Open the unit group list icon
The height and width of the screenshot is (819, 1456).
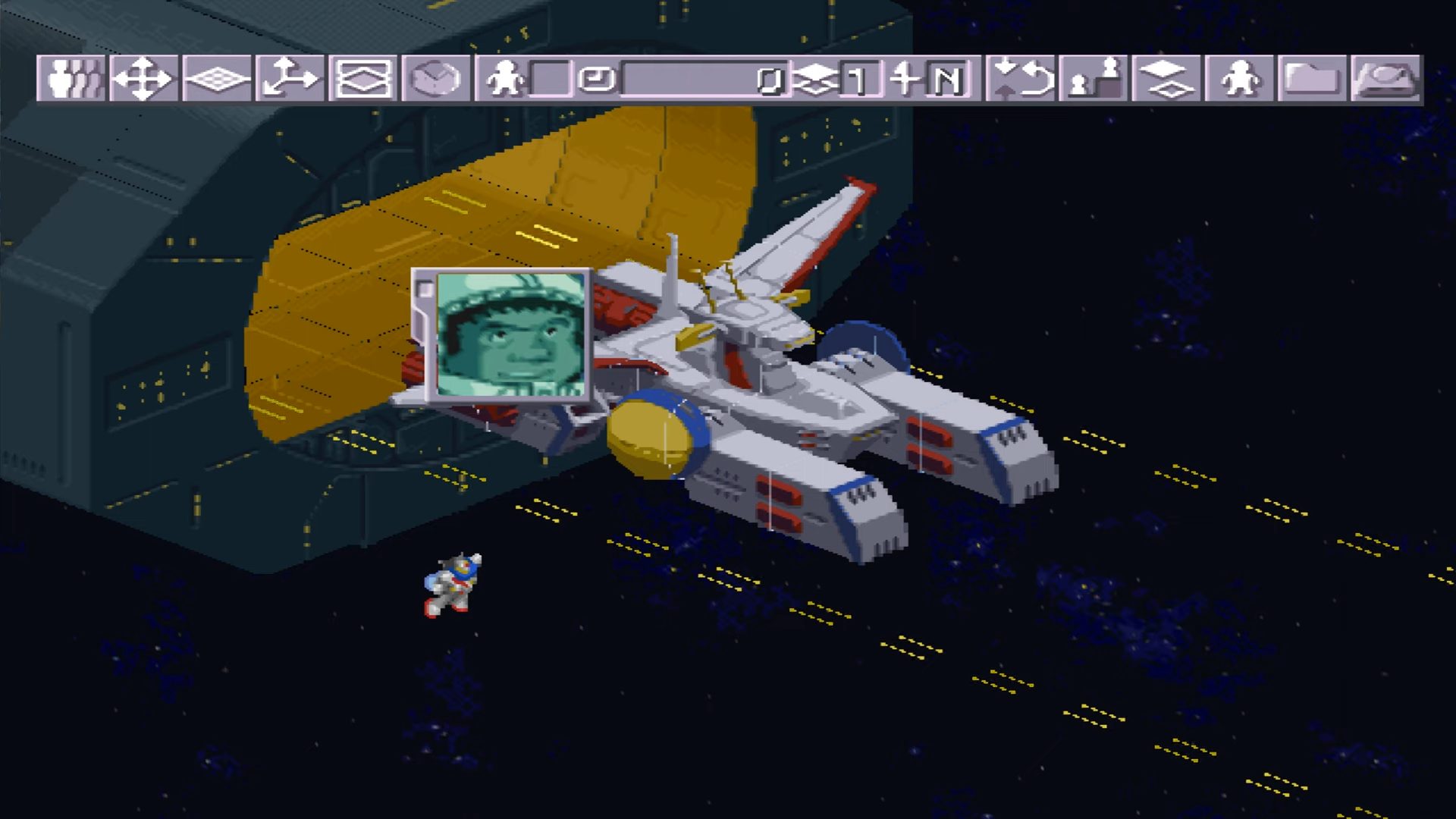(x=71, y=79)
